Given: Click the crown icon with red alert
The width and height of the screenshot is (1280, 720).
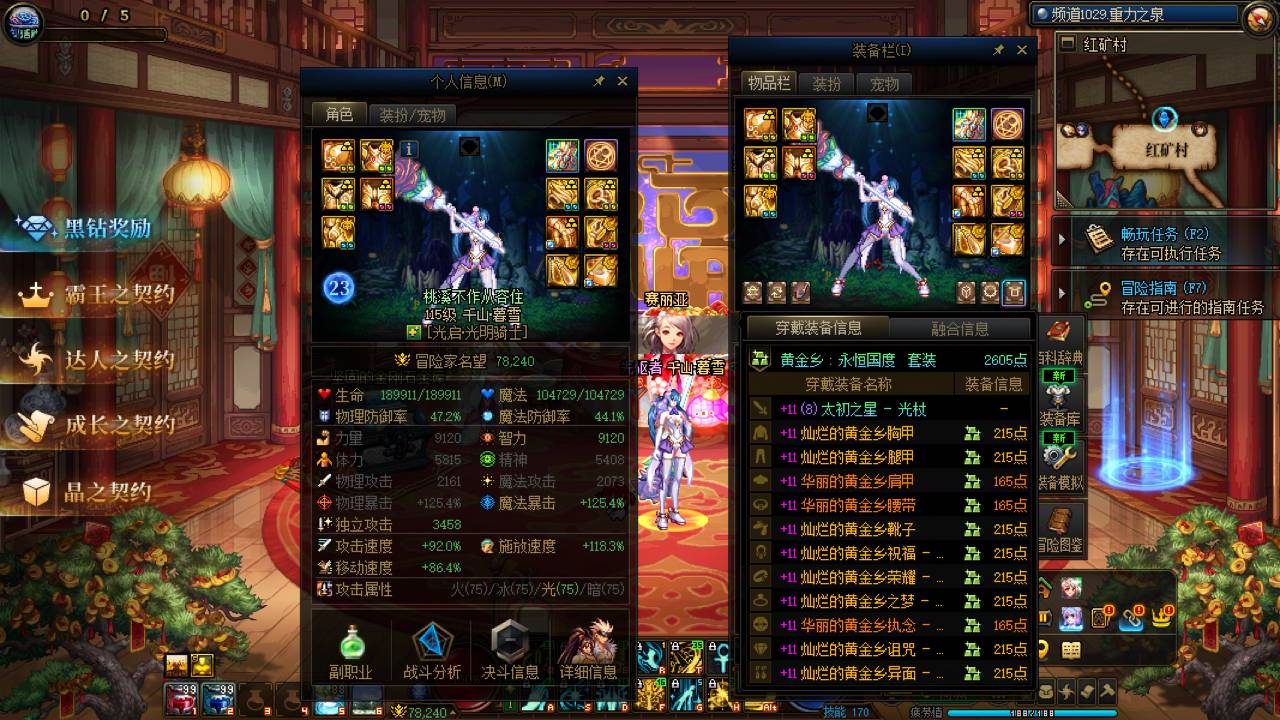Looking at the screenshot, I should click(x=1161, y=618).
